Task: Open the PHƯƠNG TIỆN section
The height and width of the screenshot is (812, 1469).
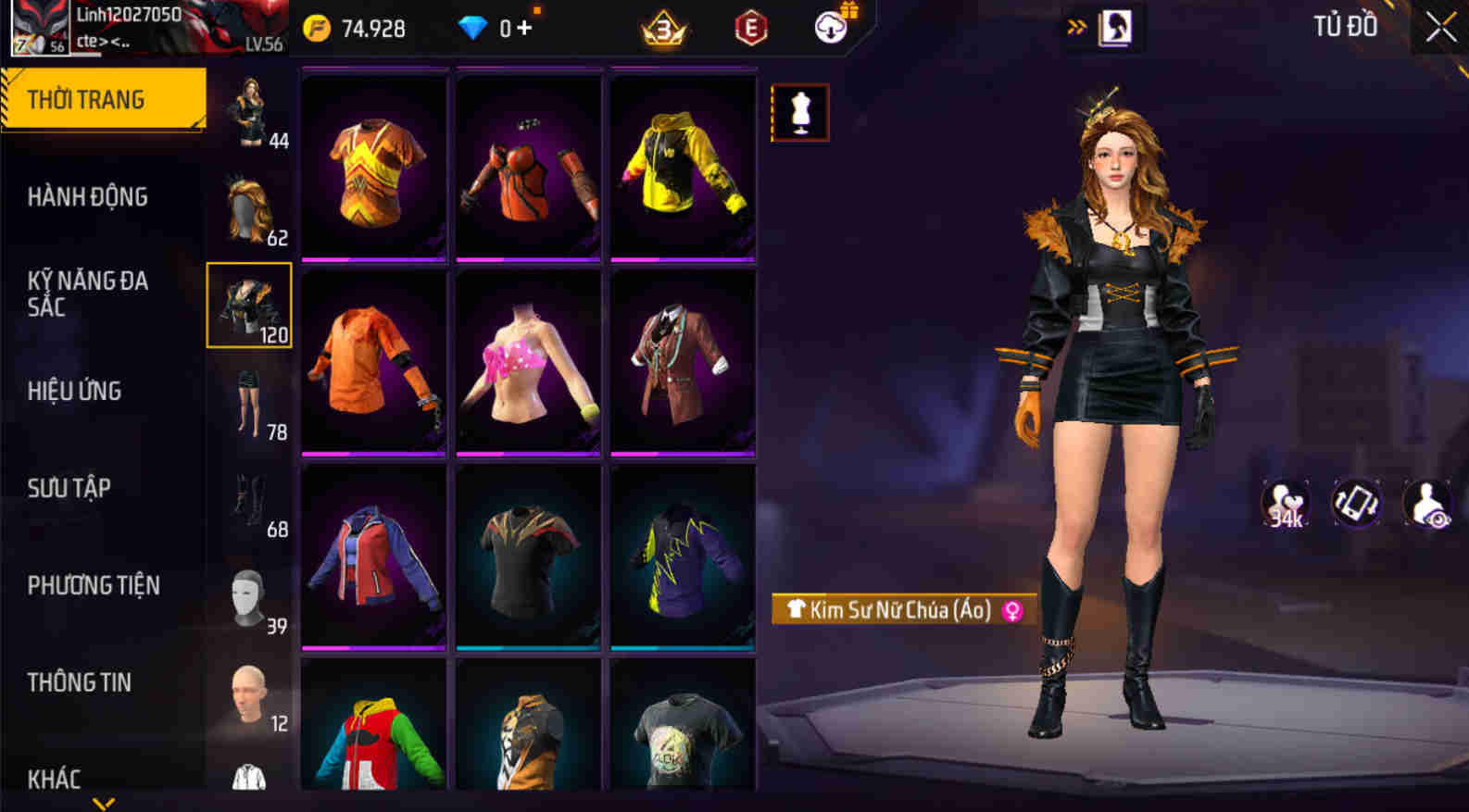Action: point(92,585)
